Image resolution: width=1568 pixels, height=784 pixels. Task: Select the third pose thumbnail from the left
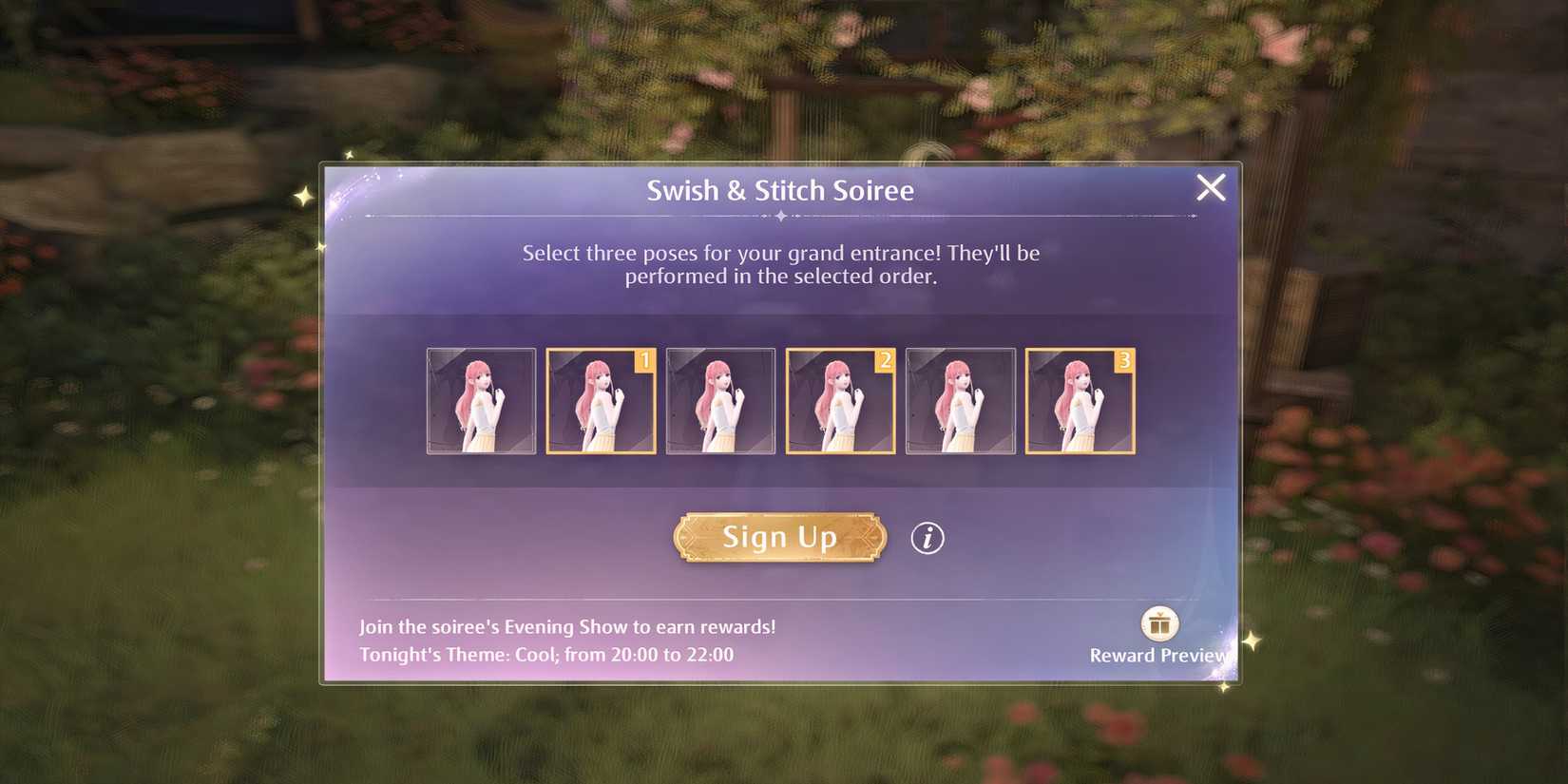pos(720,401)
